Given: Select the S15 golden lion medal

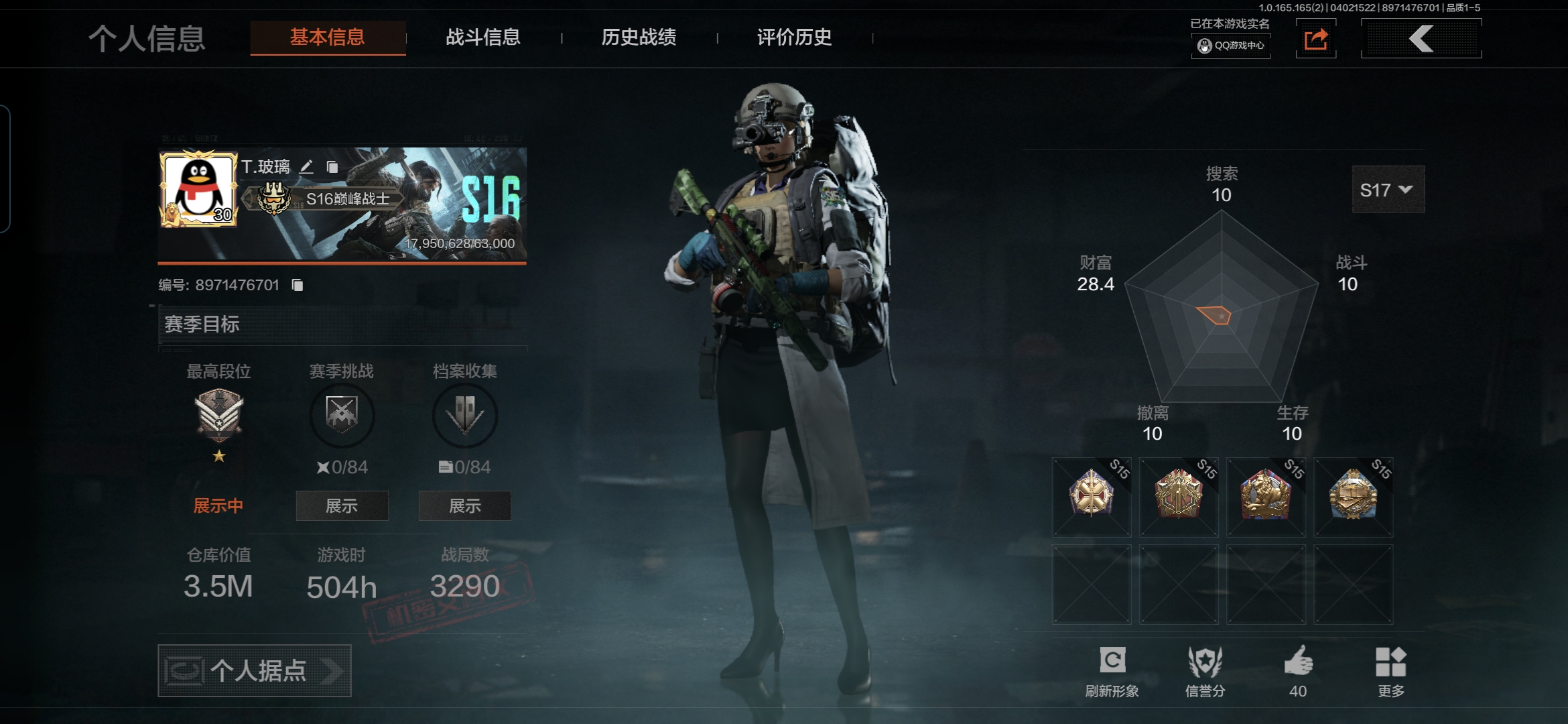Looking at the screenshot, I should [x=1266, y=496].
